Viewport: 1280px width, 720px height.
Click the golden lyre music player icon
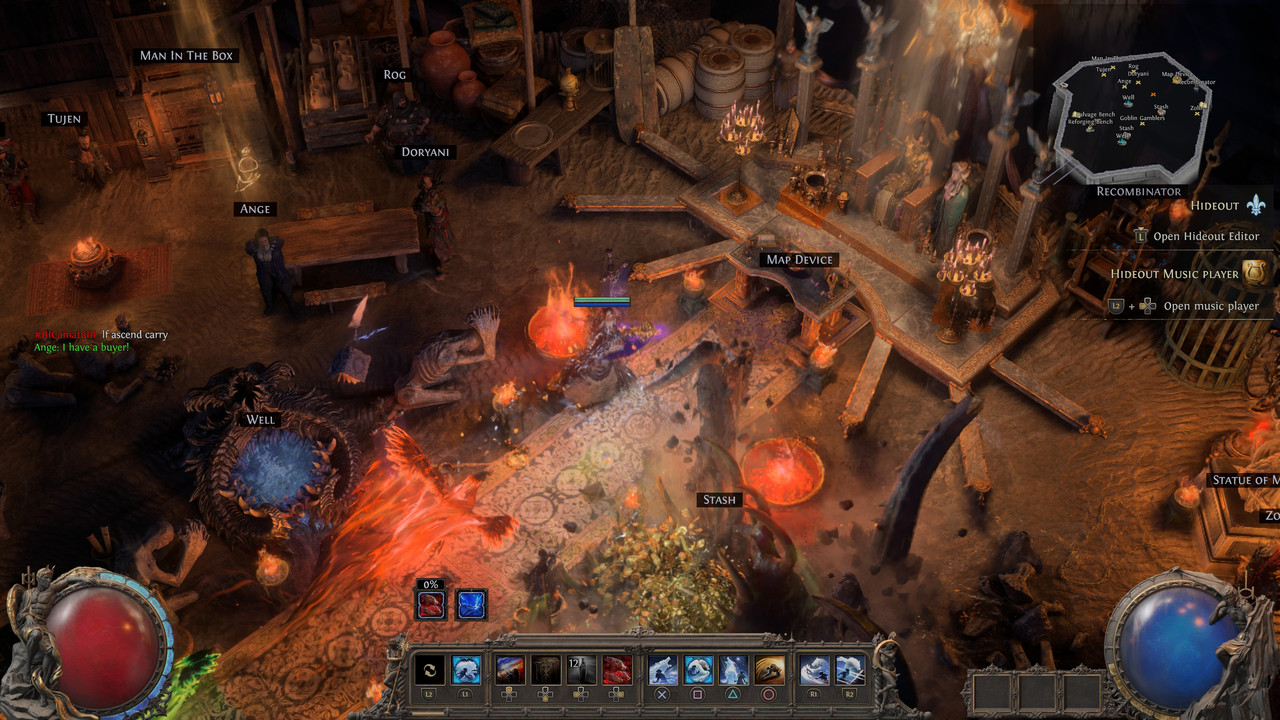[x=1254, y=273]
